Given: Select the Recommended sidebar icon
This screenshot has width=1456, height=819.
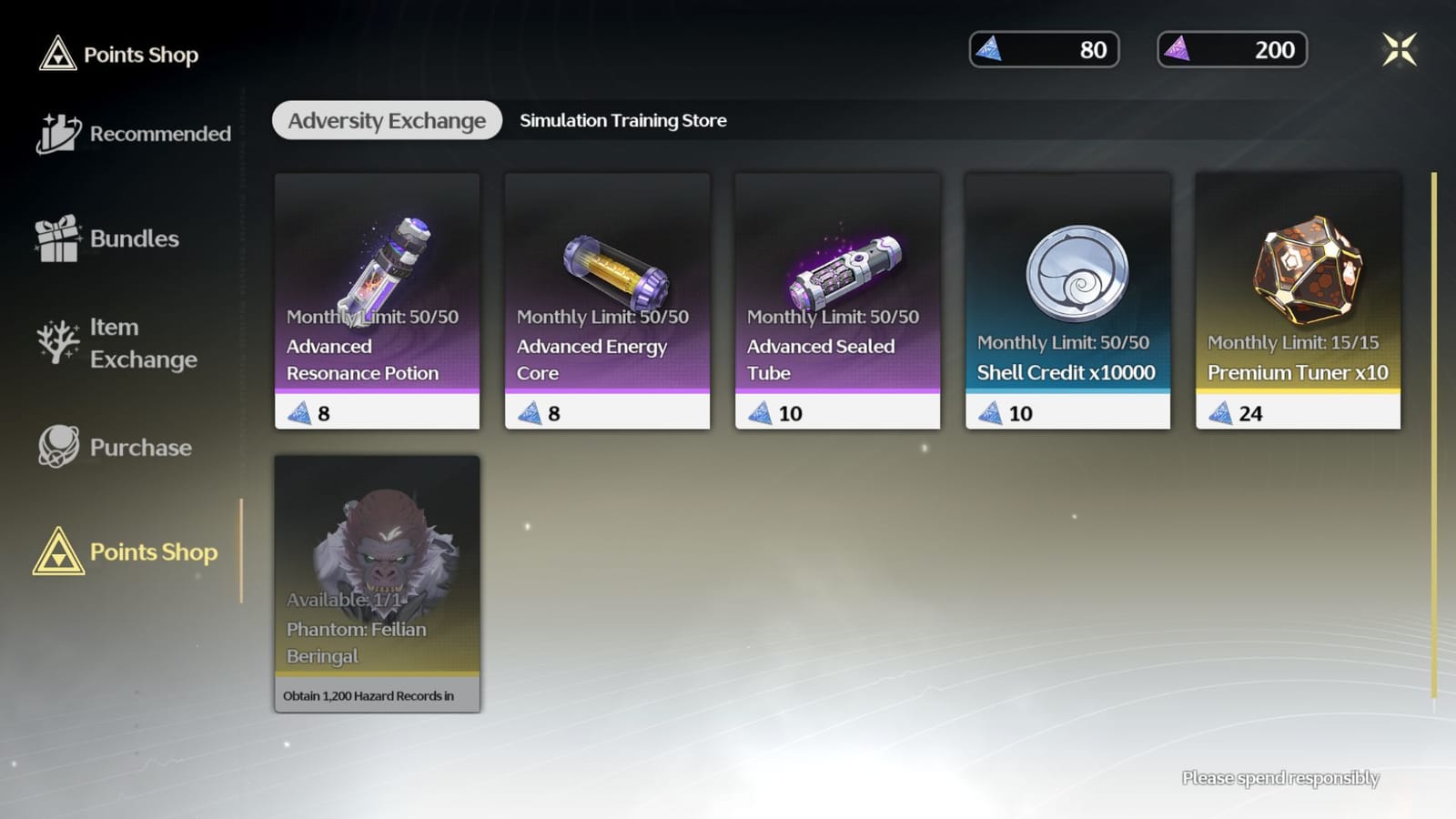Looking at the screenshot, I should click(x=56, y=132).
